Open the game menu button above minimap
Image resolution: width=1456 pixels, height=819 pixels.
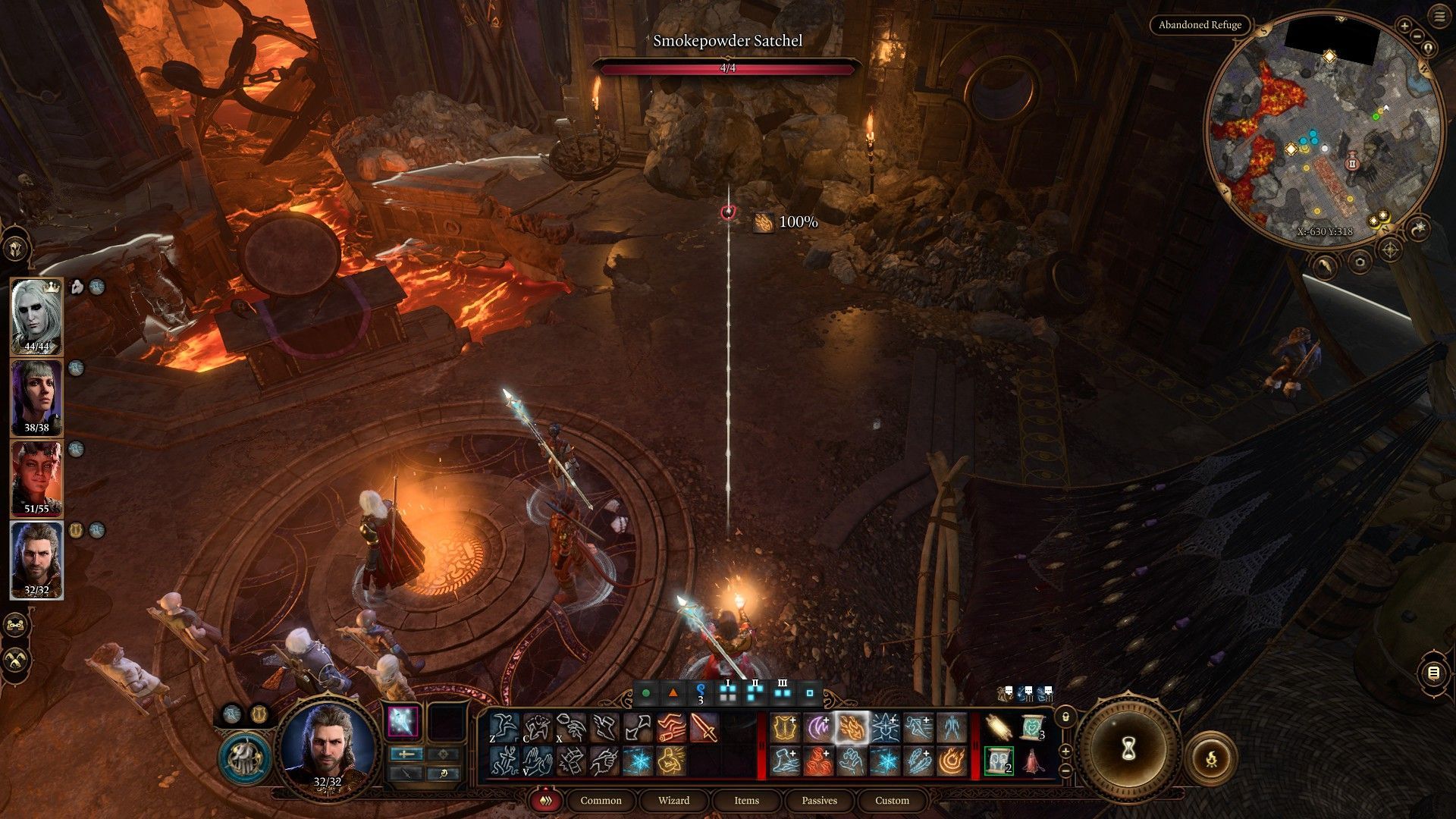1439,15
